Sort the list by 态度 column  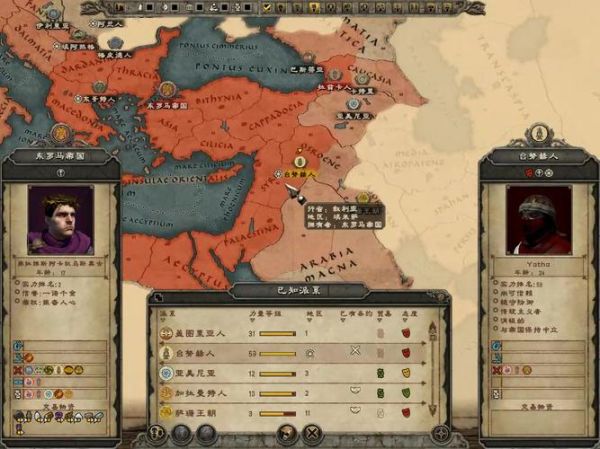(x=406, y=315)
